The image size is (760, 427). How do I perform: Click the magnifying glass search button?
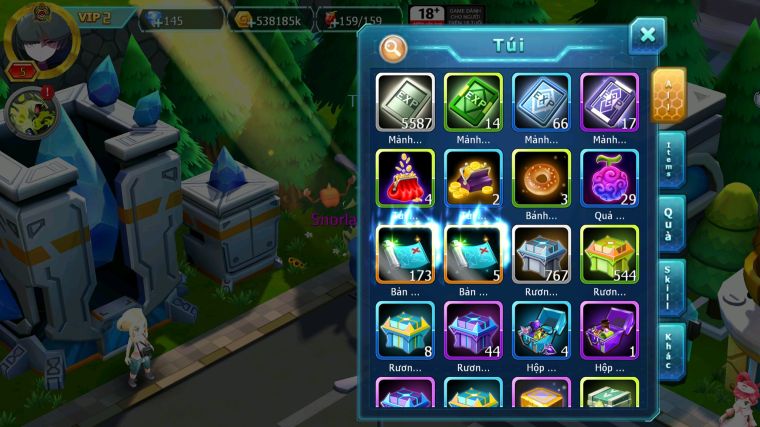[x=394, y=48]
